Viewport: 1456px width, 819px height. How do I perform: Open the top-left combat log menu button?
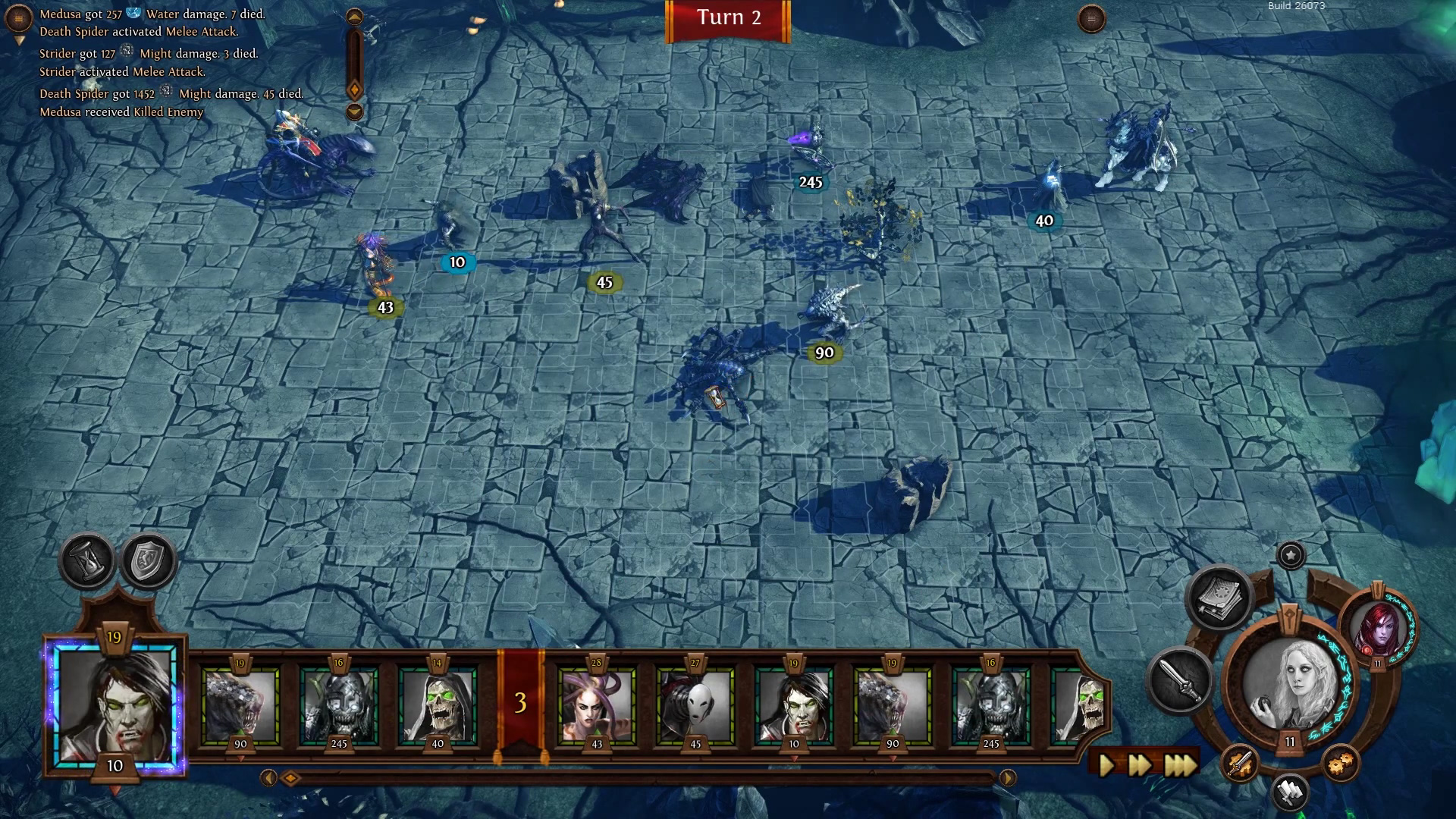click(18, 18)
